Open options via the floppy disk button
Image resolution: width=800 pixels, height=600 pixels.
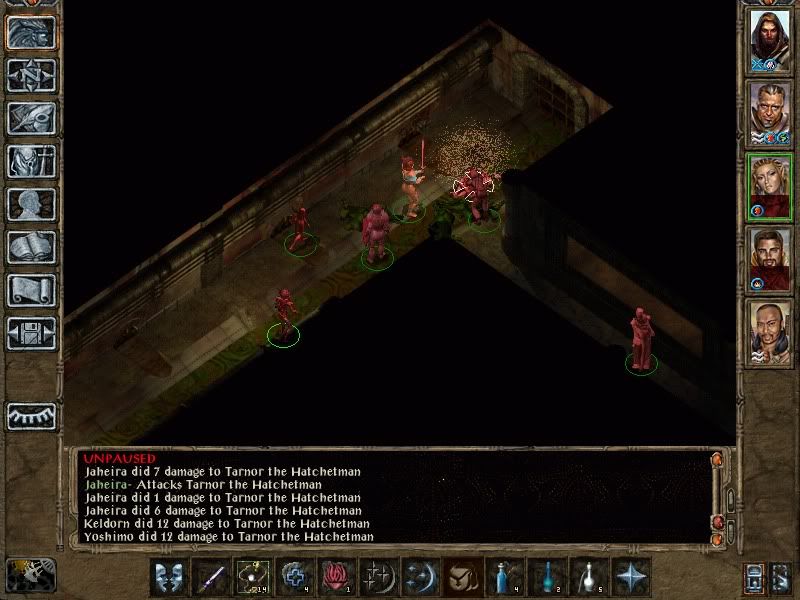31,333
